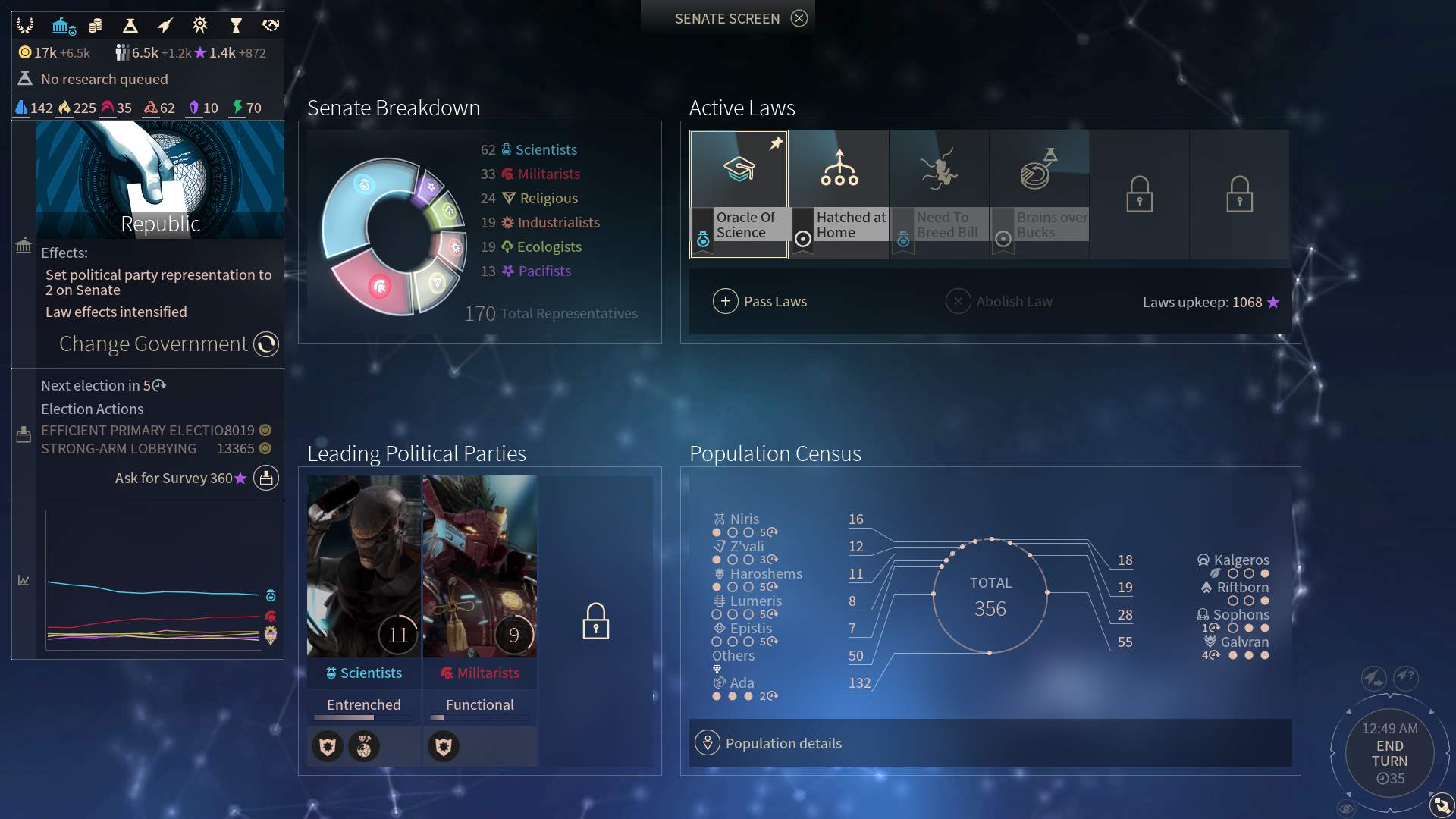Screen dimensions: 1456x819
Task: Open the senate building icon in top bar
Action: (62, 27)
